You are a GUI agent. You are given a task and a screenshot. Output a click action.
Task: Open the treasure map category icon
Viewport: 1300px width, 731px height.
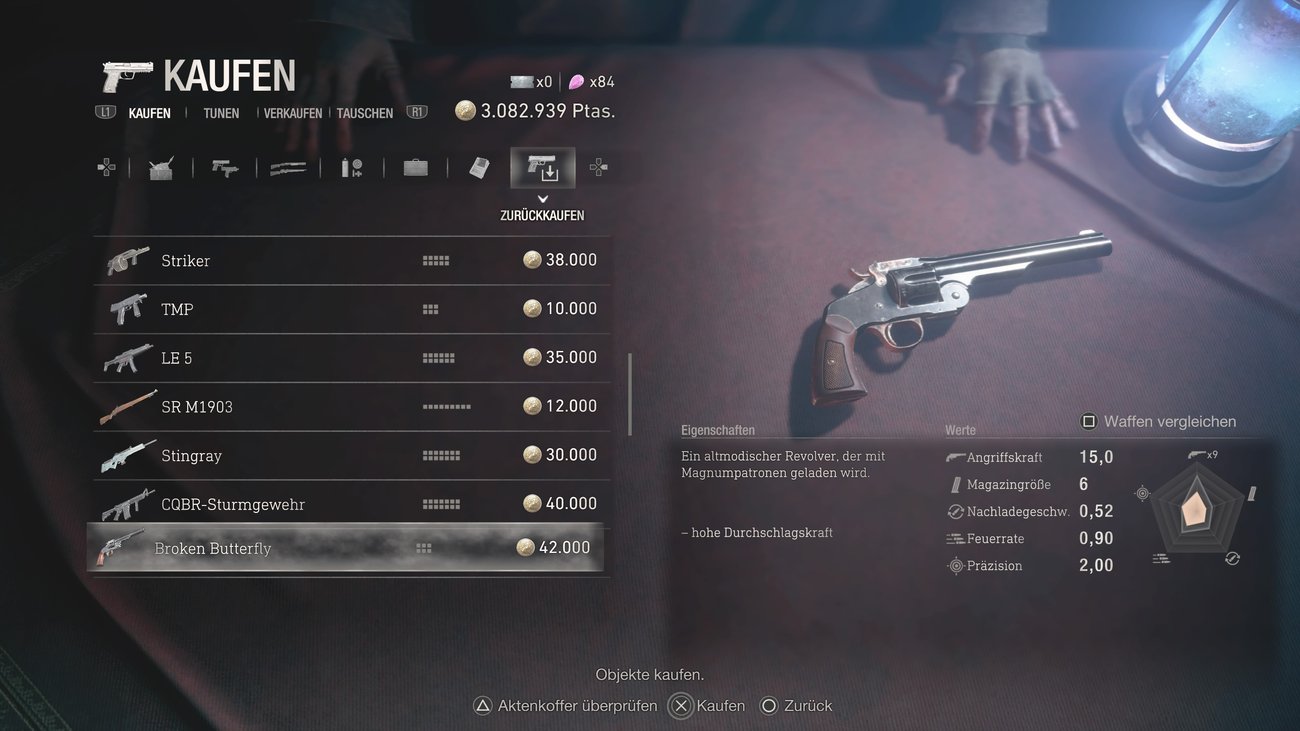[478, 167]
